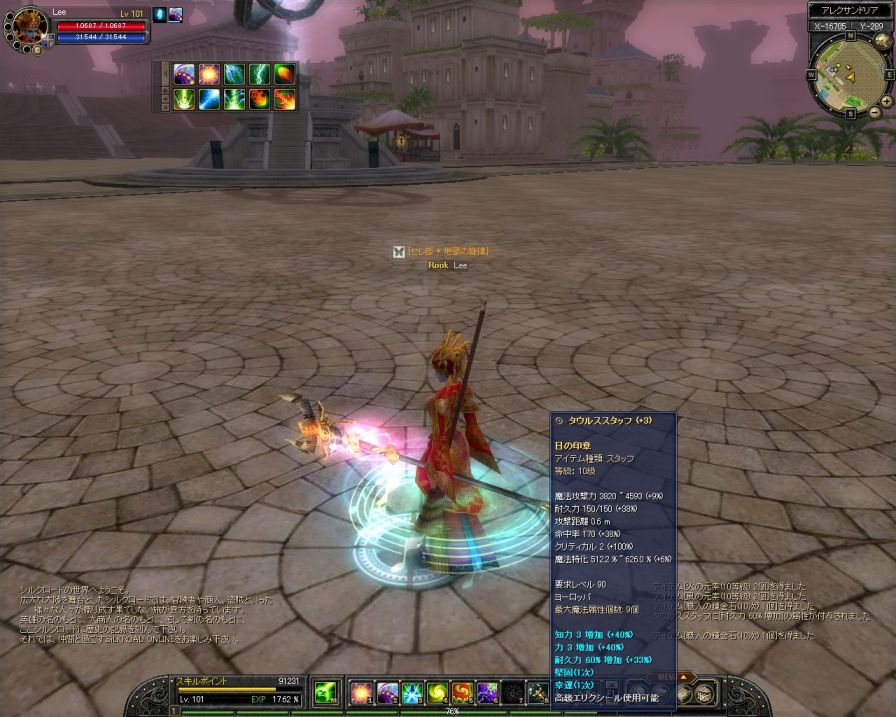This screenshot has height=717, width=896.
Task: Cast the sun burst skill in floating bar
Action: (x=210, y=74)
